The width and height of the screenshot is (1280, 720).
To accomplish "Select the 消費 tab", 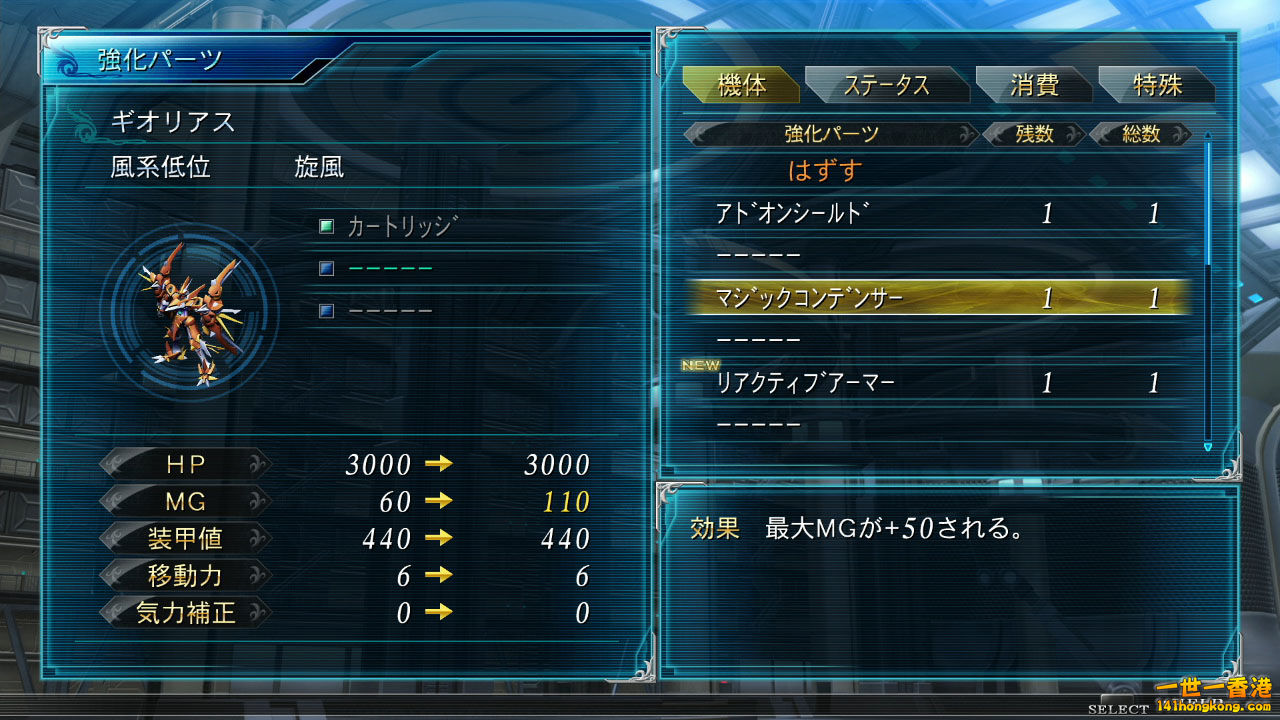I will 1034,86.
